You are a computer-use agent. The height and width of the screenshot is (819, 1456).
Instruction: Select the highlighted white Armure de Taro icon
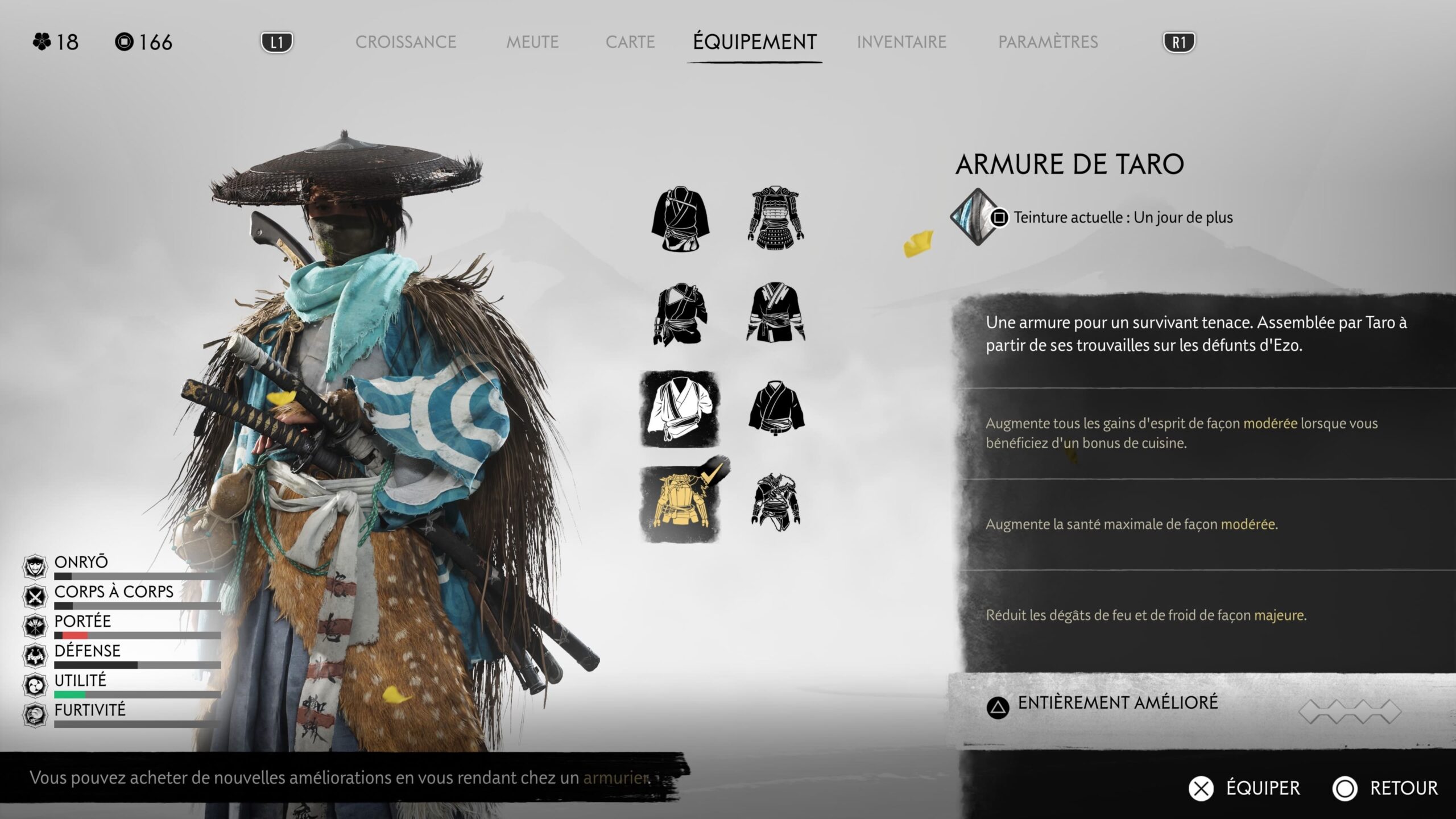[x=680, y=409]
